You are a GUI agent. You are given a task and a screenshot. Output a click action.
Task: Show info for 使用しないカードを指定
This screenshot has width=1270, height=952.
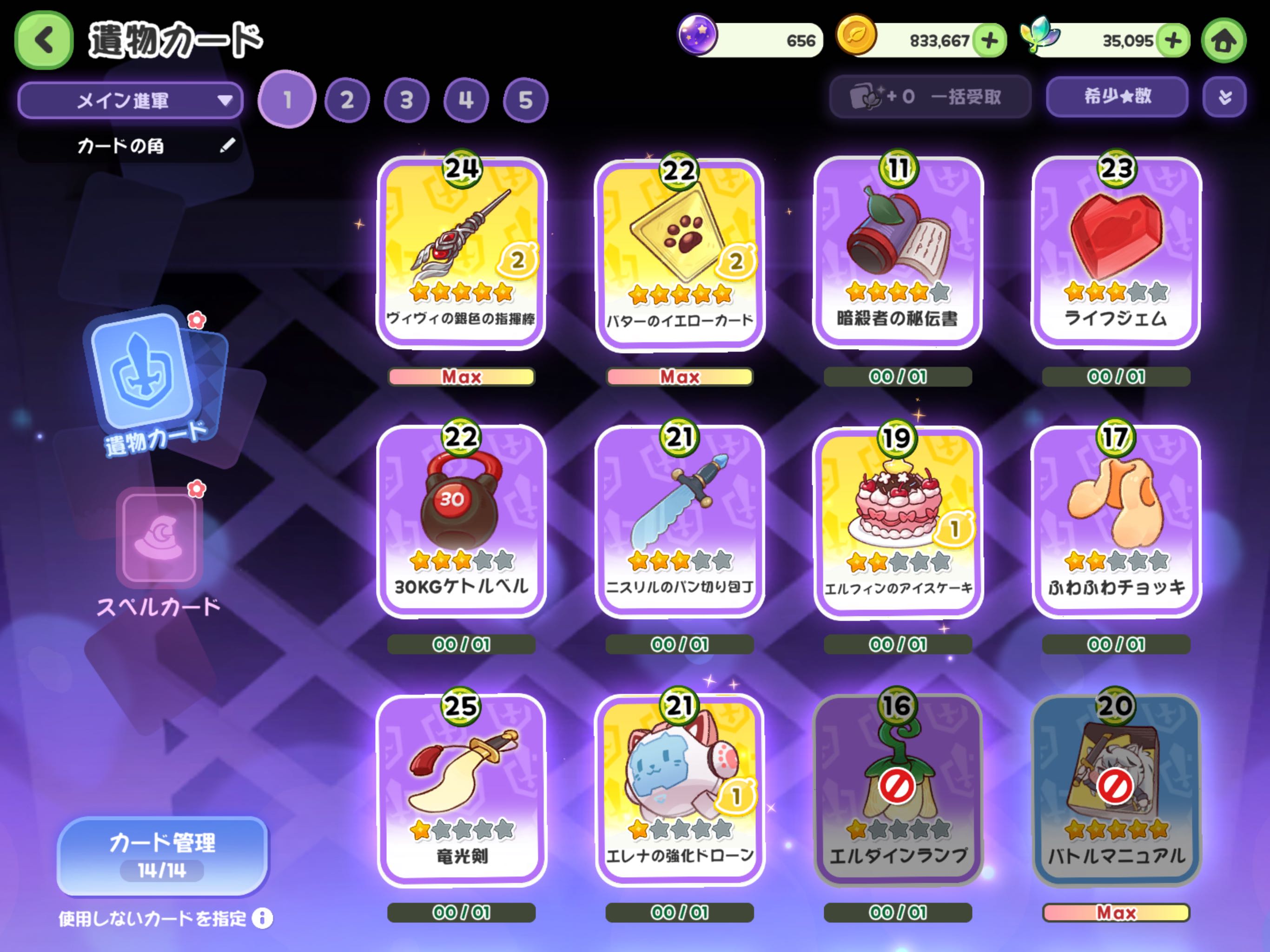coord(262,918)
